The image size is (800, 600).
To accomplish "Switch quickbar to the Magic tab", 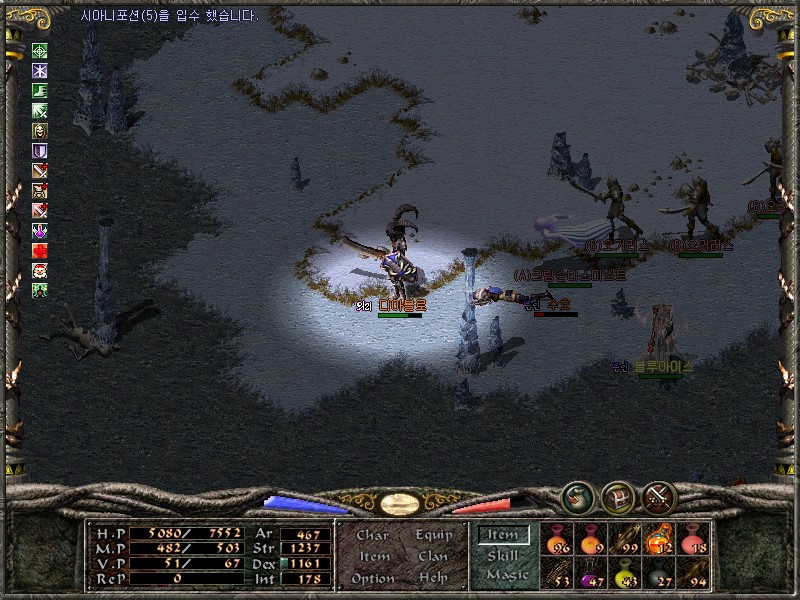I will (x=507, y=575).
